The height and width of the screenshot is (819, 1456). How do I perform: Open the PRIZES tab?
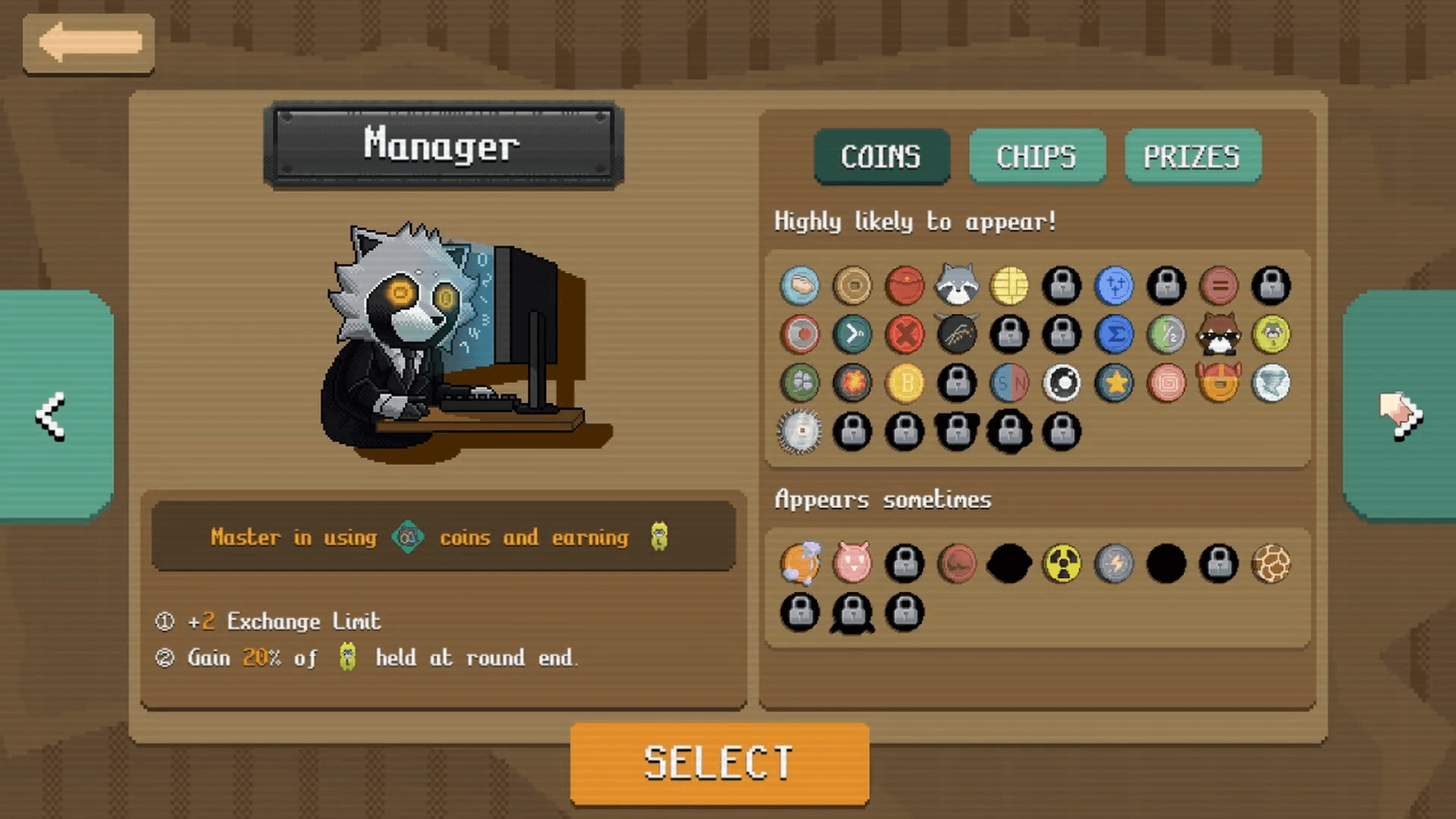1192,156
